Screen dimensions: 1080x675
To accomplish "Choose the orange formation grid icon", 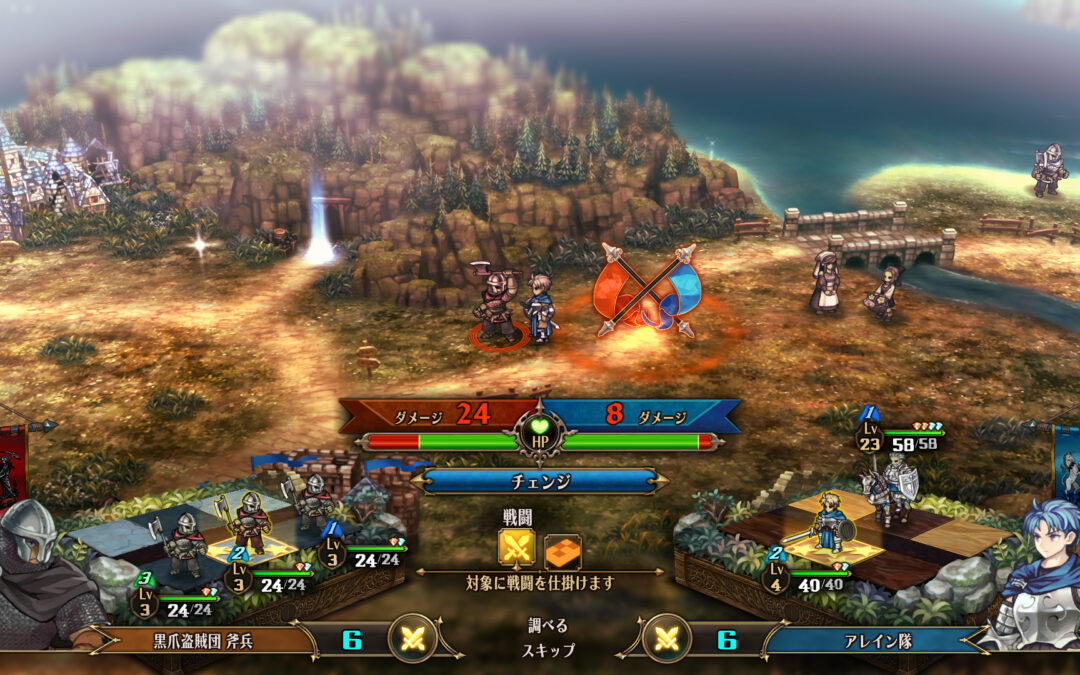I will [562, 551].
